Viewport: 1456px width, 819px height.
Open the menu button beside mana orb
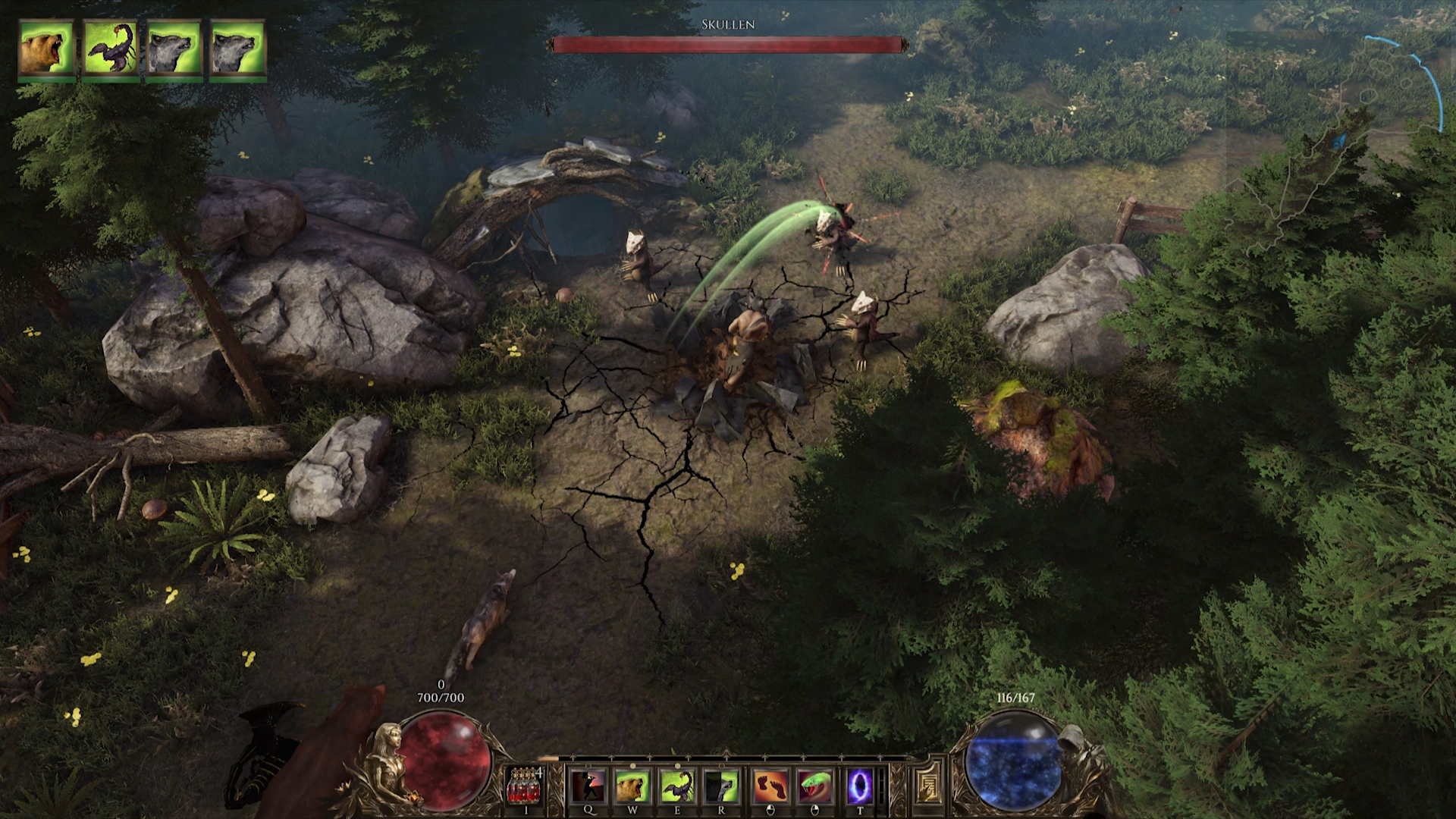click(x=926, y=784)
